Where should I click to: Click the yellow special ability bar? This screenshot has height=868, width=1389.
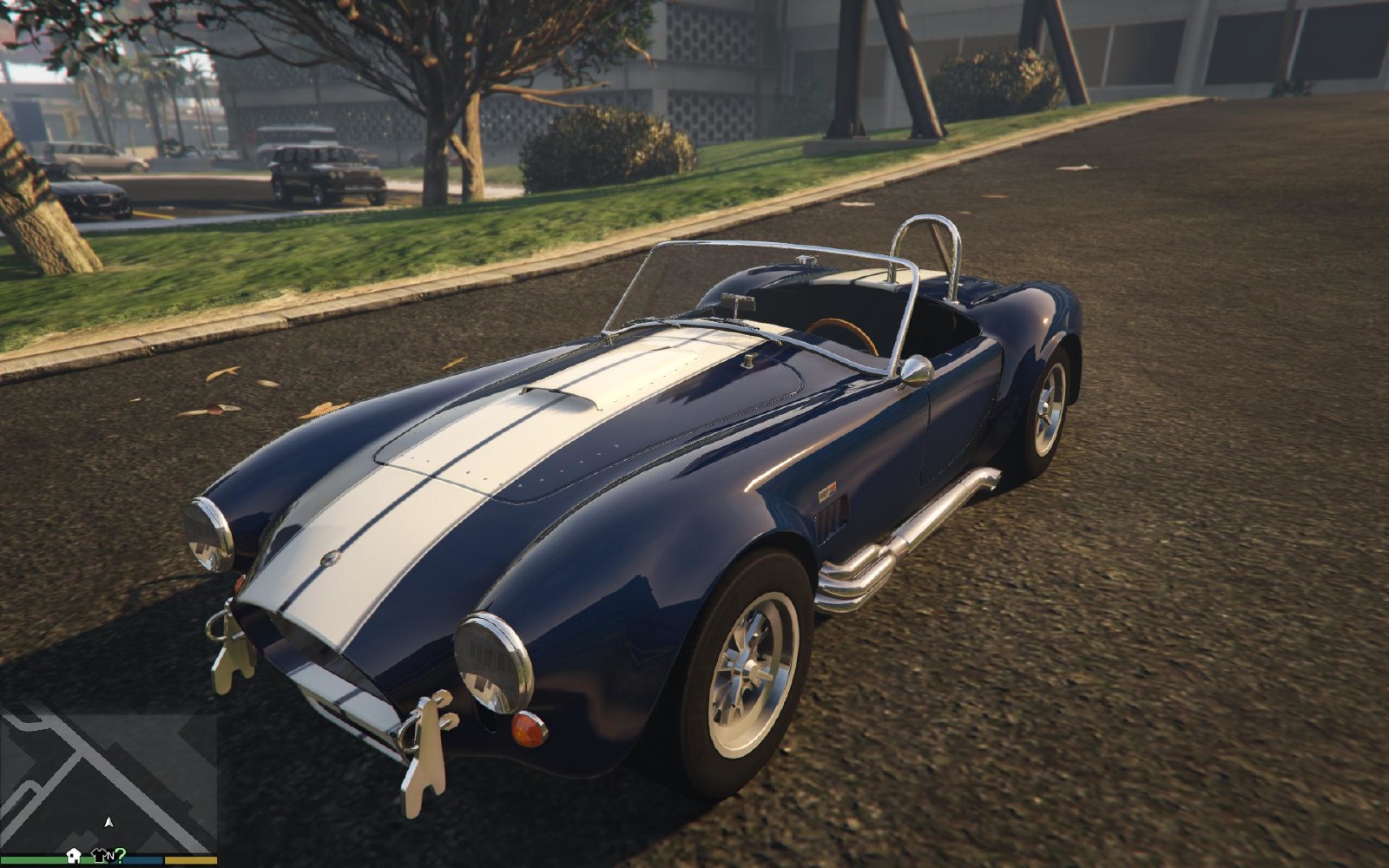coord(193,859)
